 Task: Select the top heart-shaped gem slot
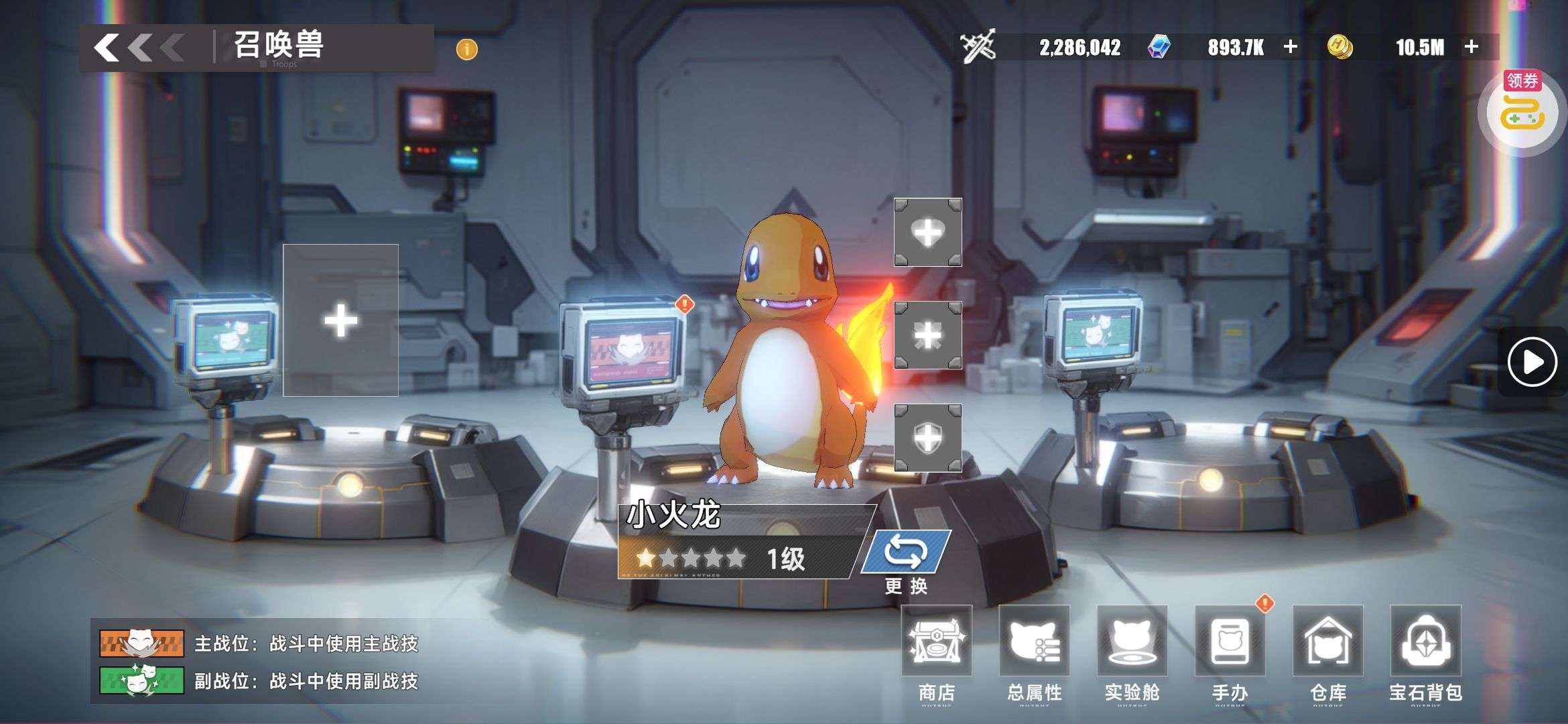[928, 233]
